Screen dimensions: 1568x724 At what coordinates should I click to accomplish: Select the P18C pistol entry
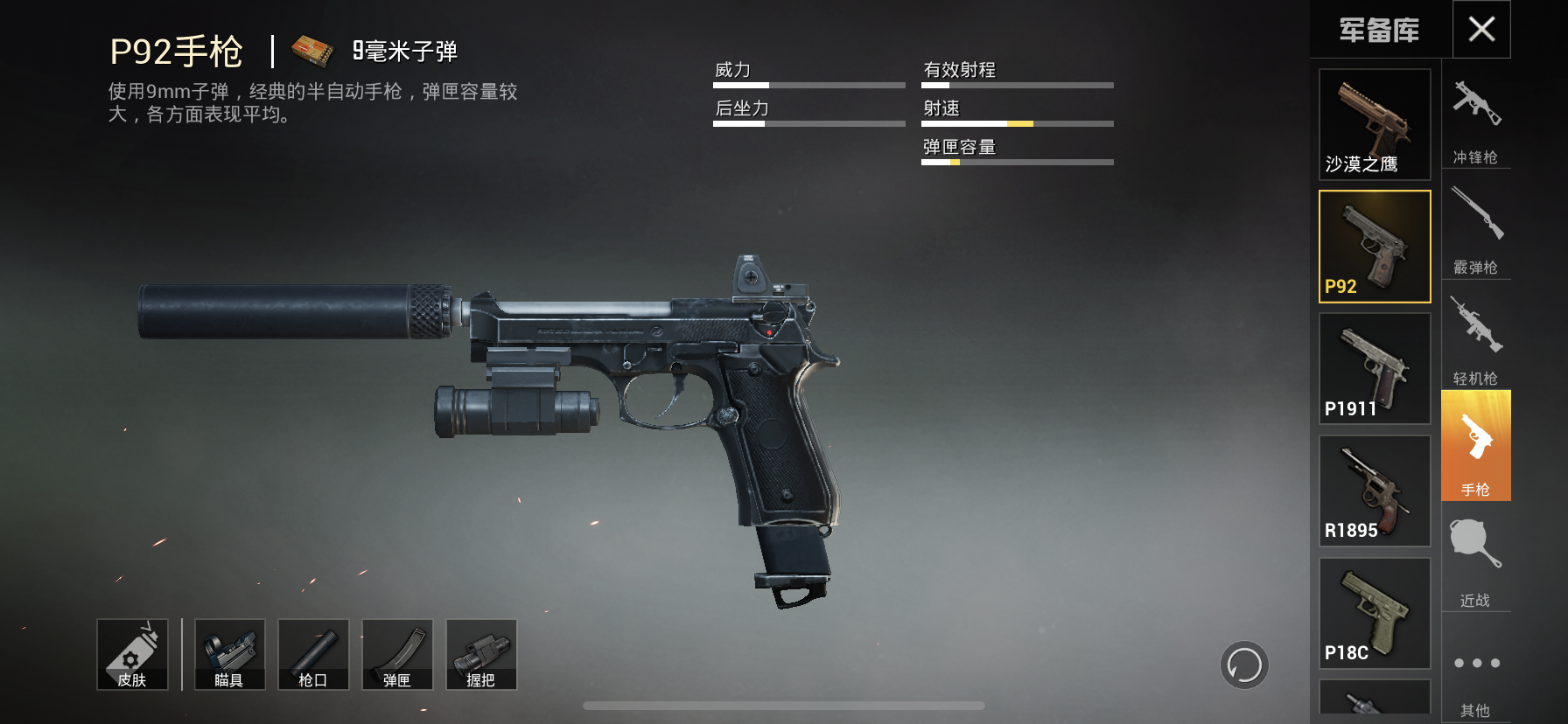1374,612
